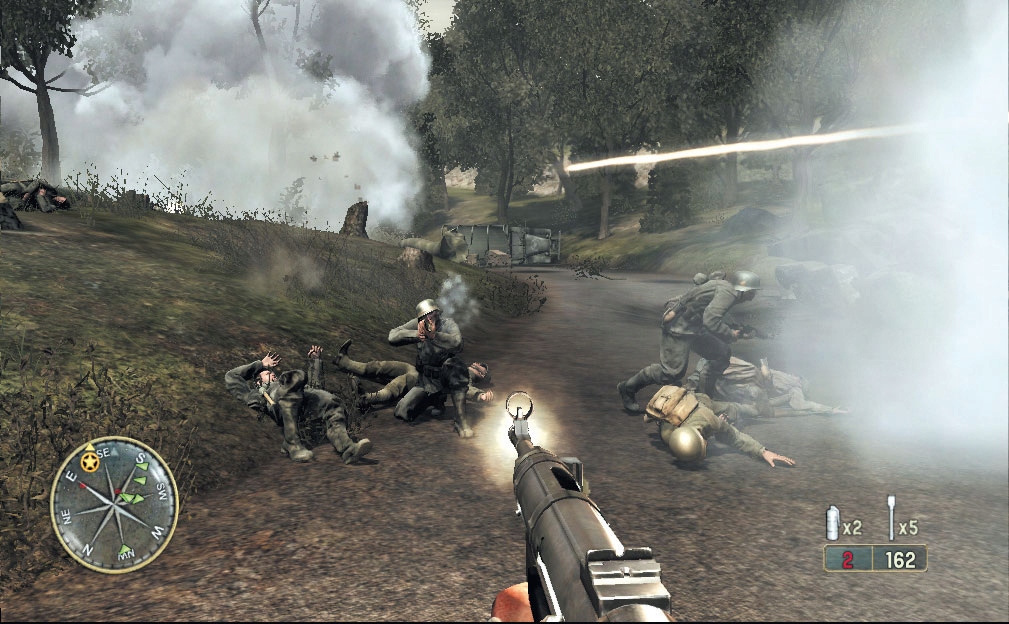Click the compass in the corner

point(114,504)
